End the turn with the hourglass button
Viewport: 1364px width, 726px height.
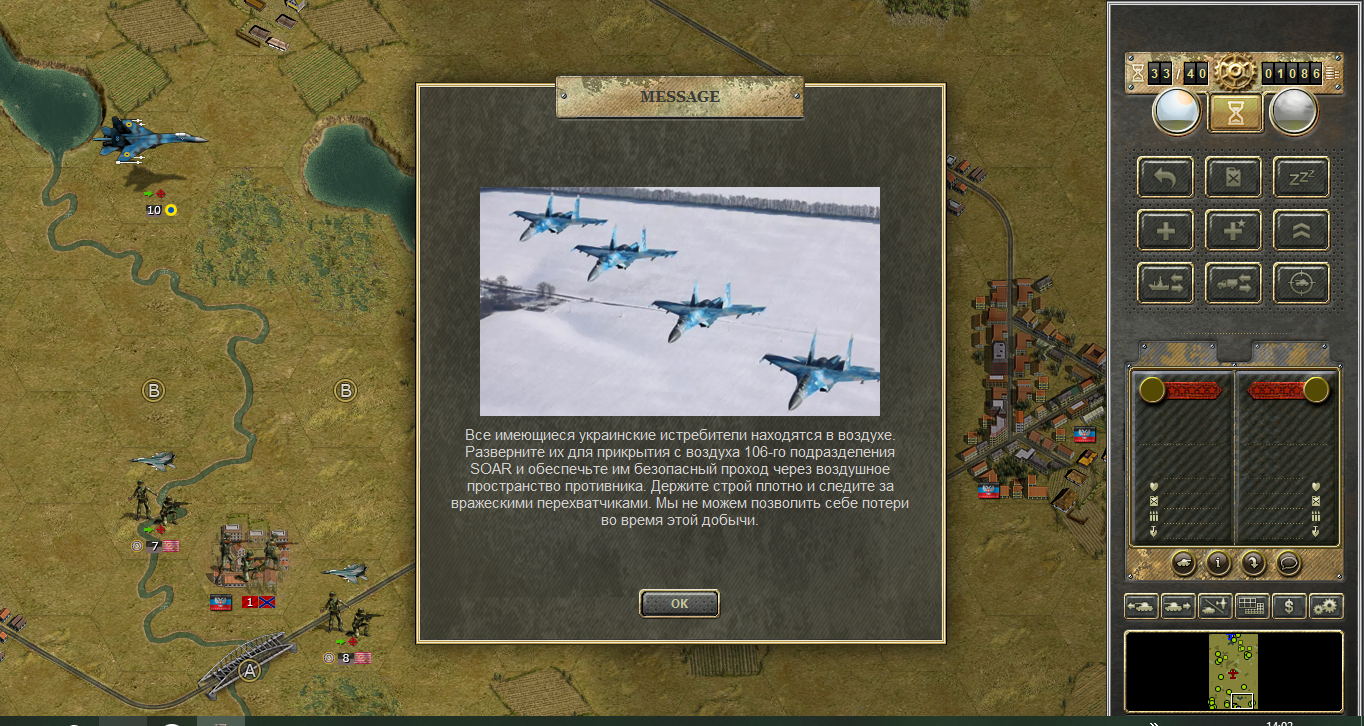point(1236,112)
